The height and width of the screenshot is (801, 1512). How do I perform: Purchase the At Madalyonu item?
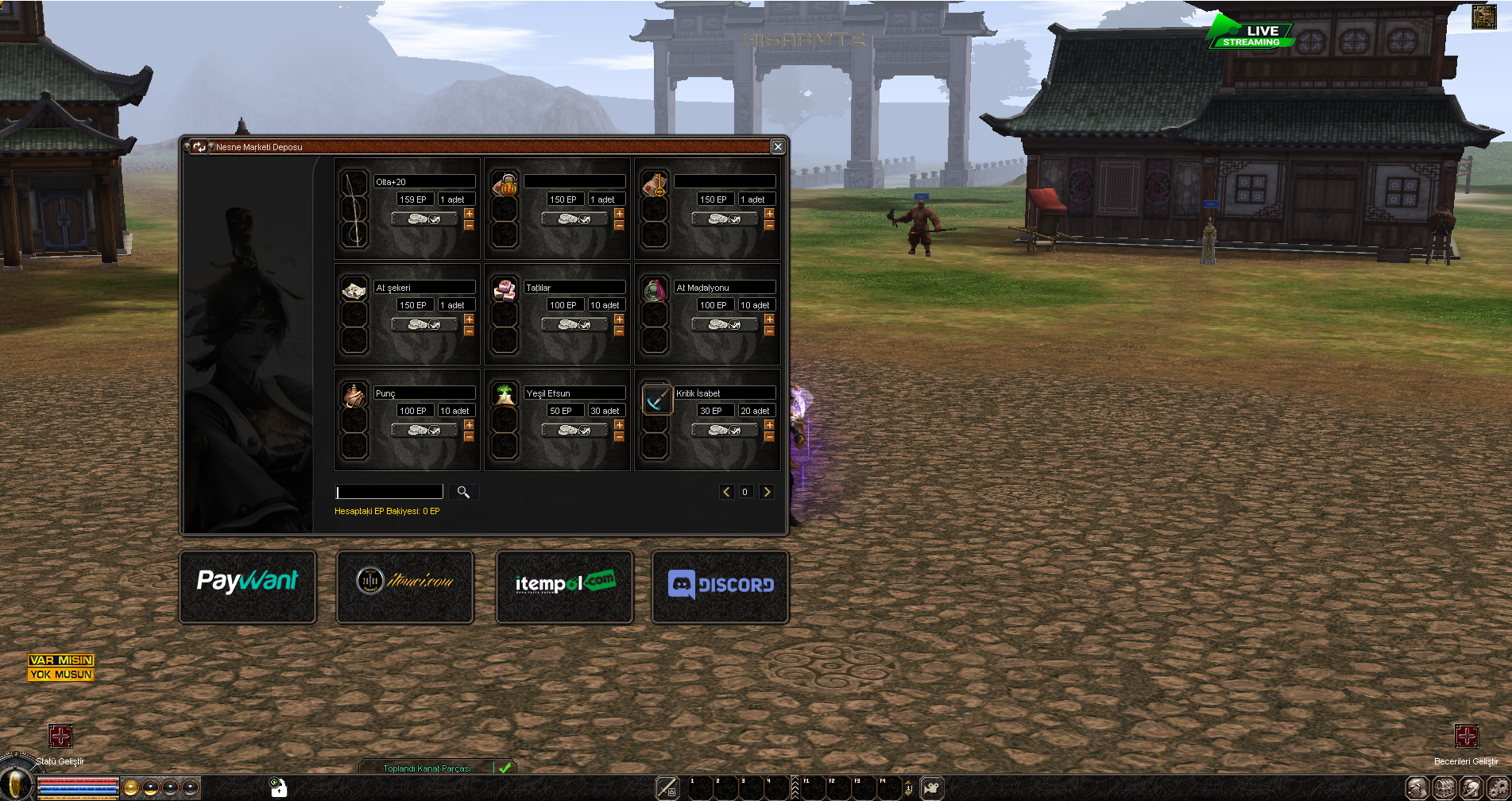(725, 324)
